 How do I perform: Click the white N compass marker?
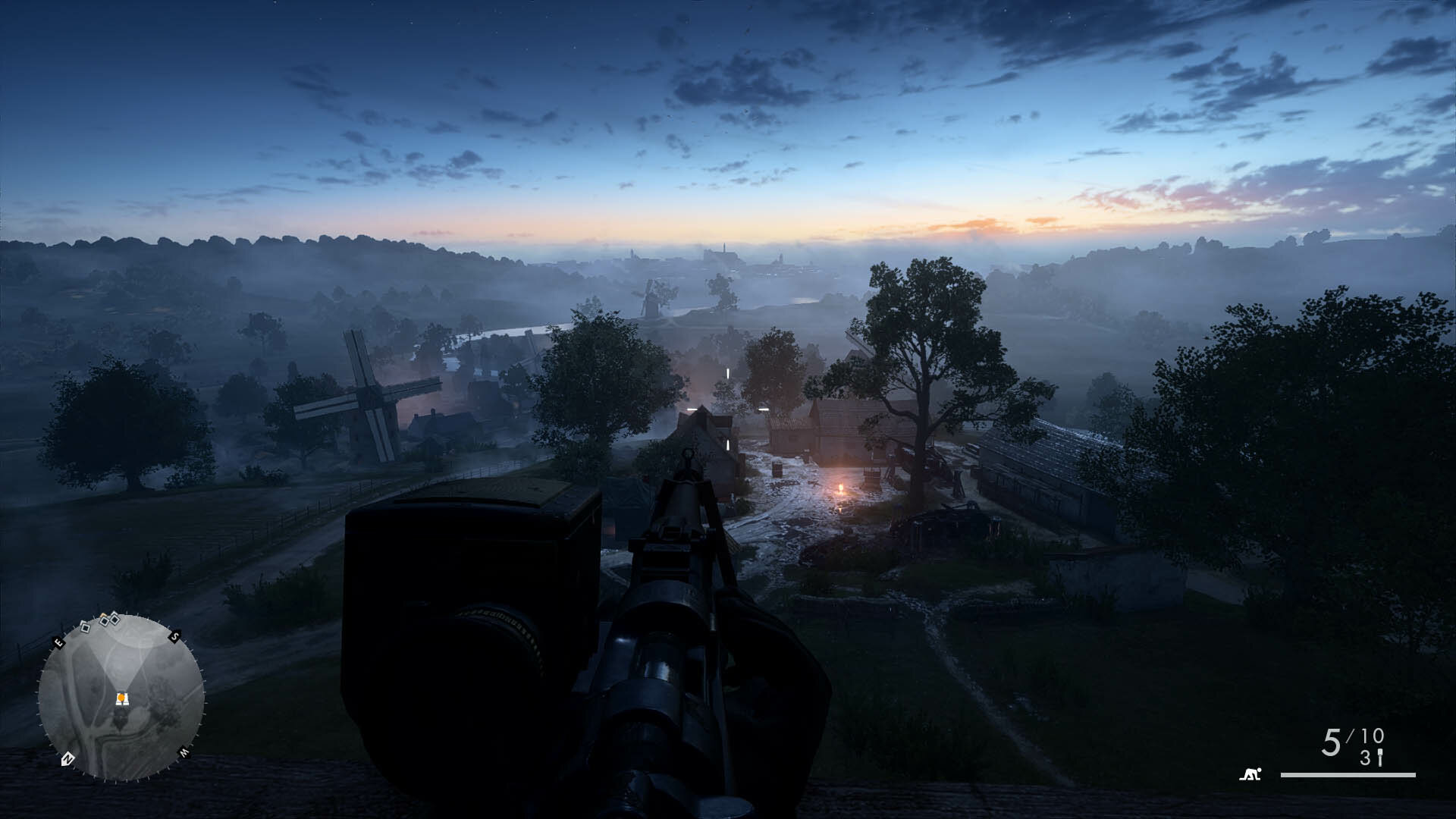coord(67,758)
